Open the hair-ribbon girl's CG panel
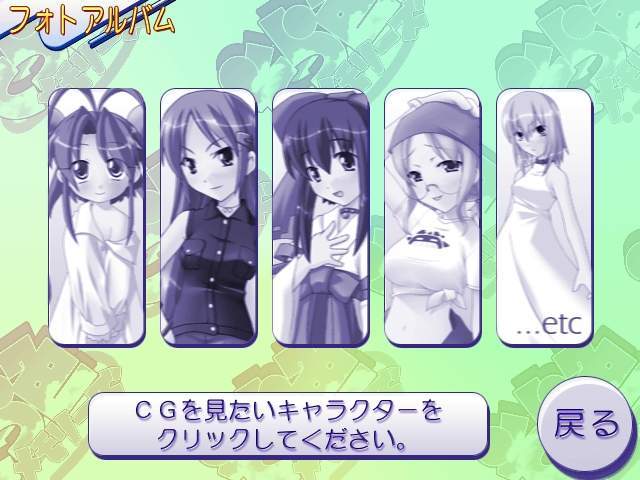This screenshot has width=640, height=480. [x=321, y=217]
